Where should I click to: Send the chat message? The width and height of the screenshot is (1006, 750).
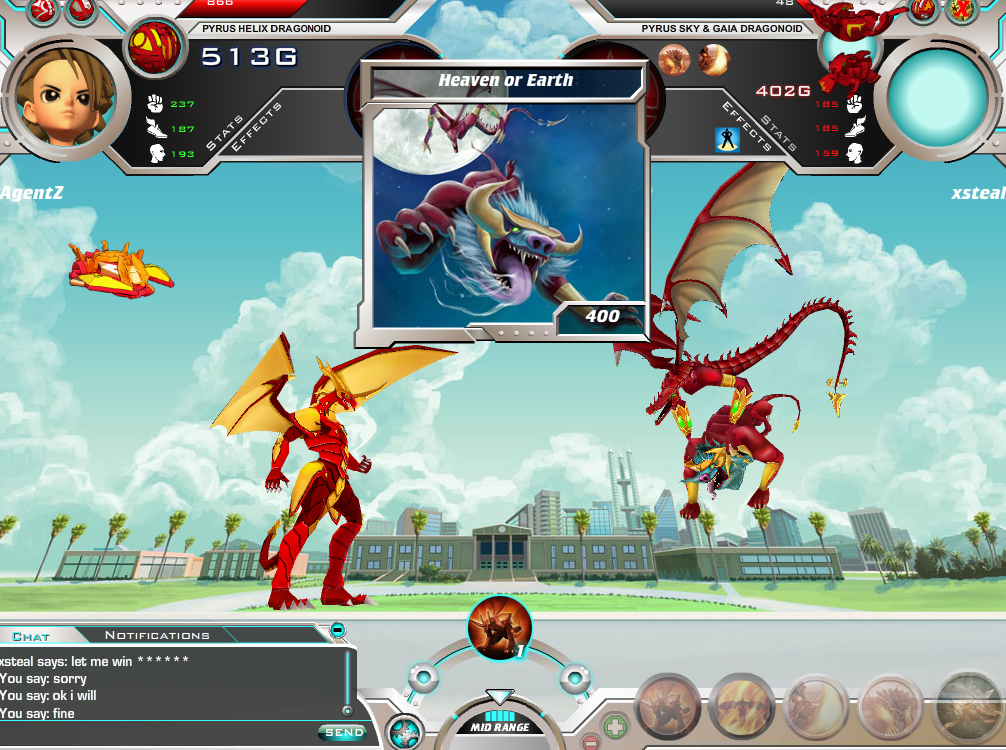344,733
